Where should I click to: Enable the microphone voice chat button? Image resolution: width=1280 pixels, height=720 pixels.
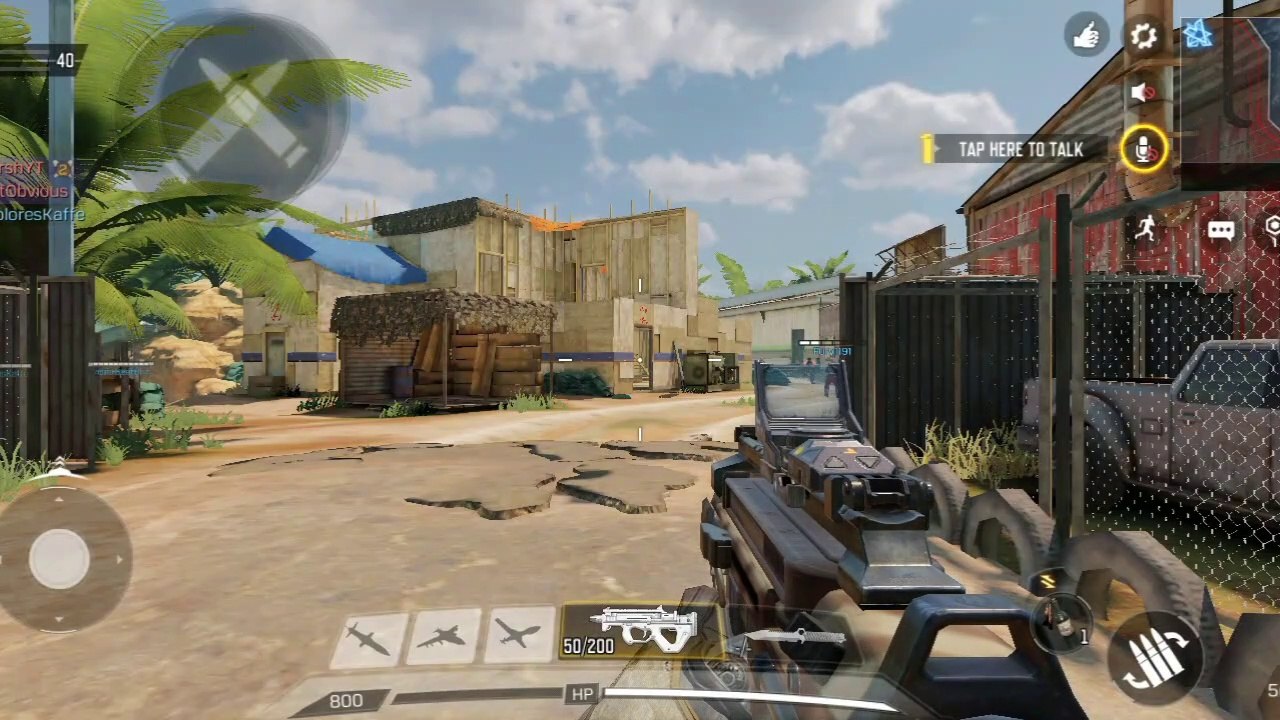(1143, 150)
